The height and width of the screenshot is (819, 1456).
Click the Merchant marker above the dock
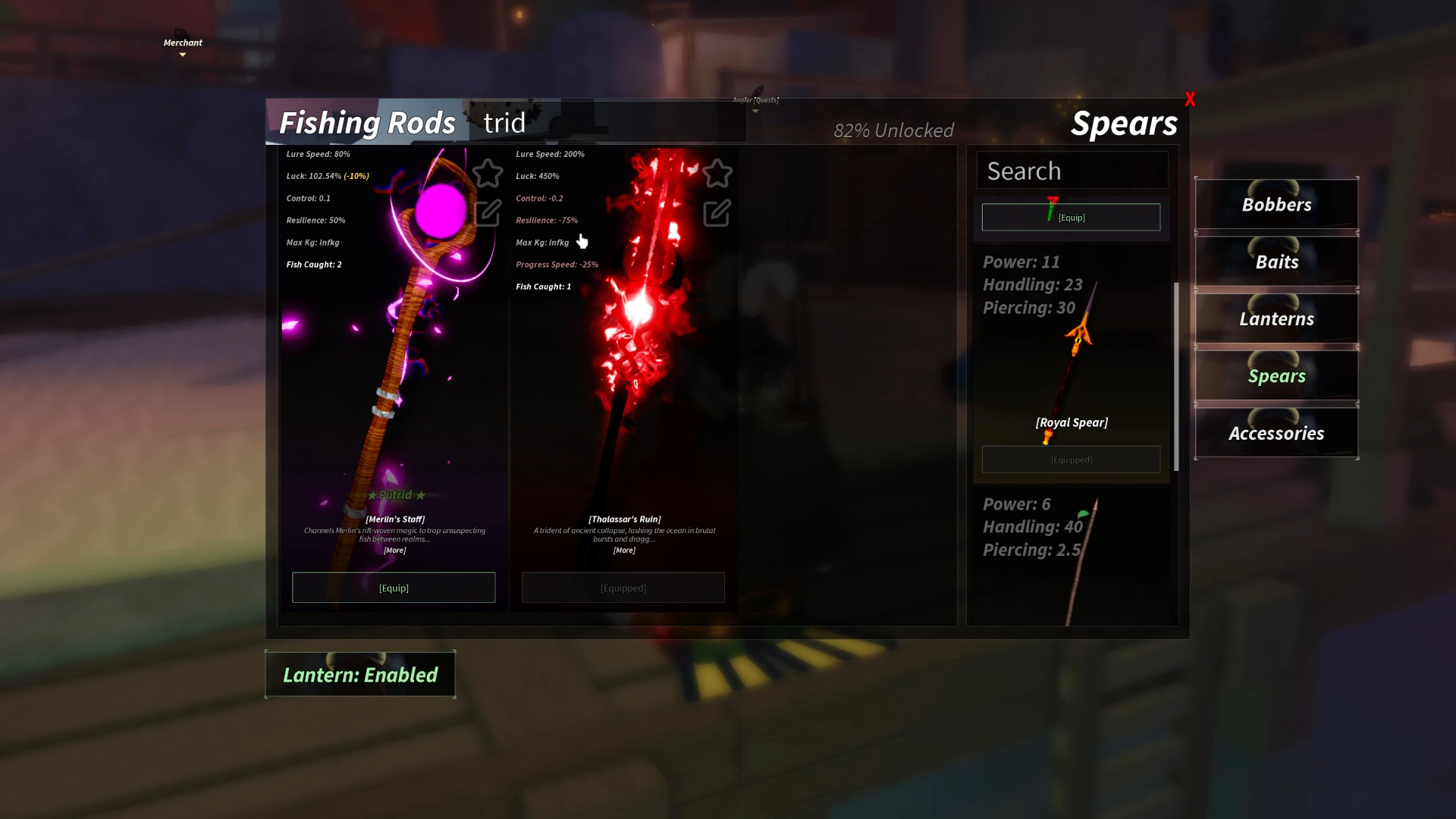(182, 42)
